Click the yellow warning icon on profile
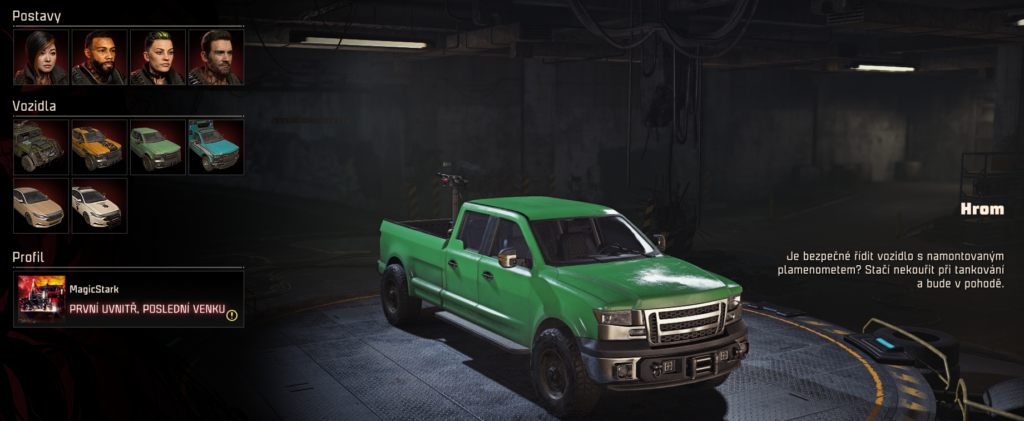The width and height of the screenshot is (1024, 421). point(232,315)
